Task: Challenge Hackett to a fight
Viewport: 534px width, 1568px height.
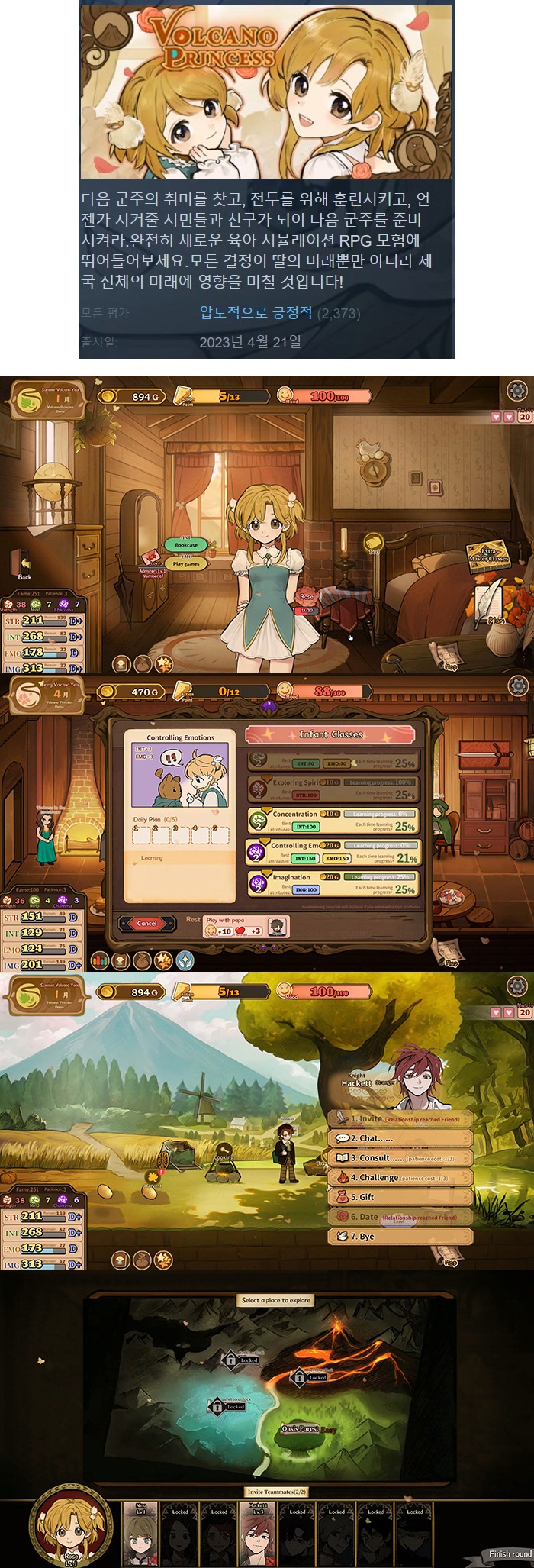Action: (400, 1177)
